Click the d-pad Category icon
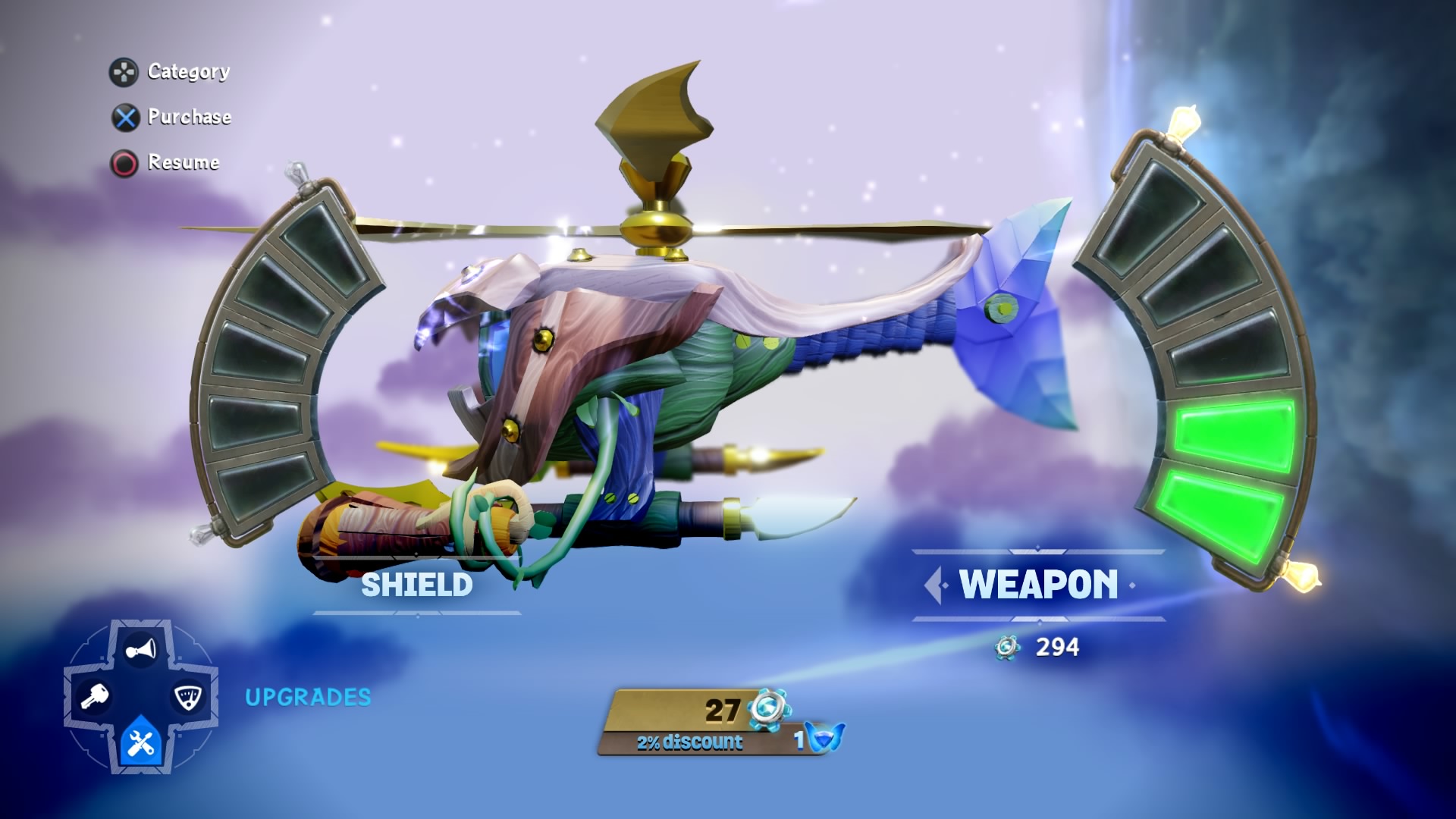Viewport: 1456px width, 819px height. coord(123,72)
